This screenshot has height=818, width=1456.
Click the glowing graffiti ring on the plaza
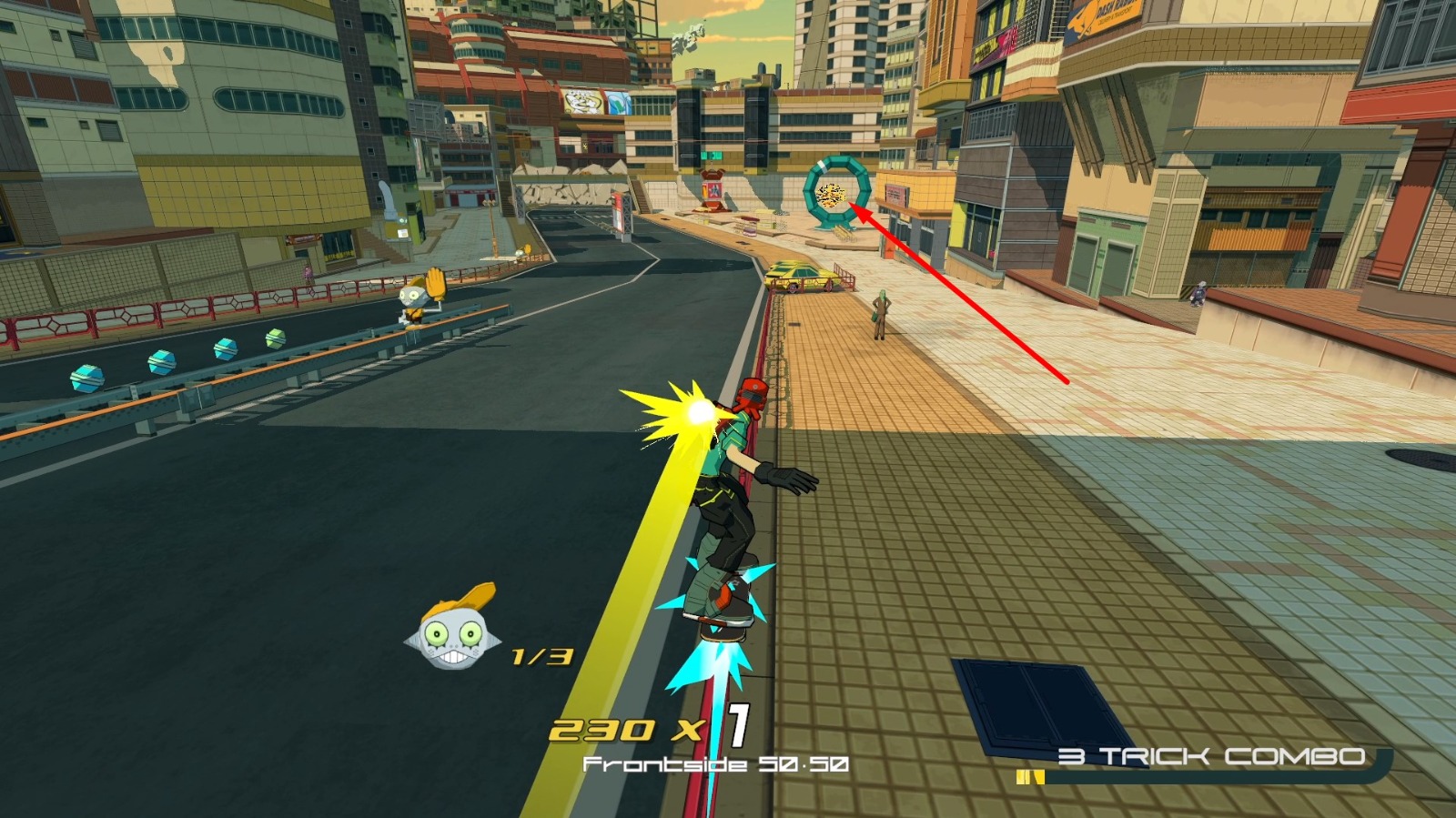[837, 194]
